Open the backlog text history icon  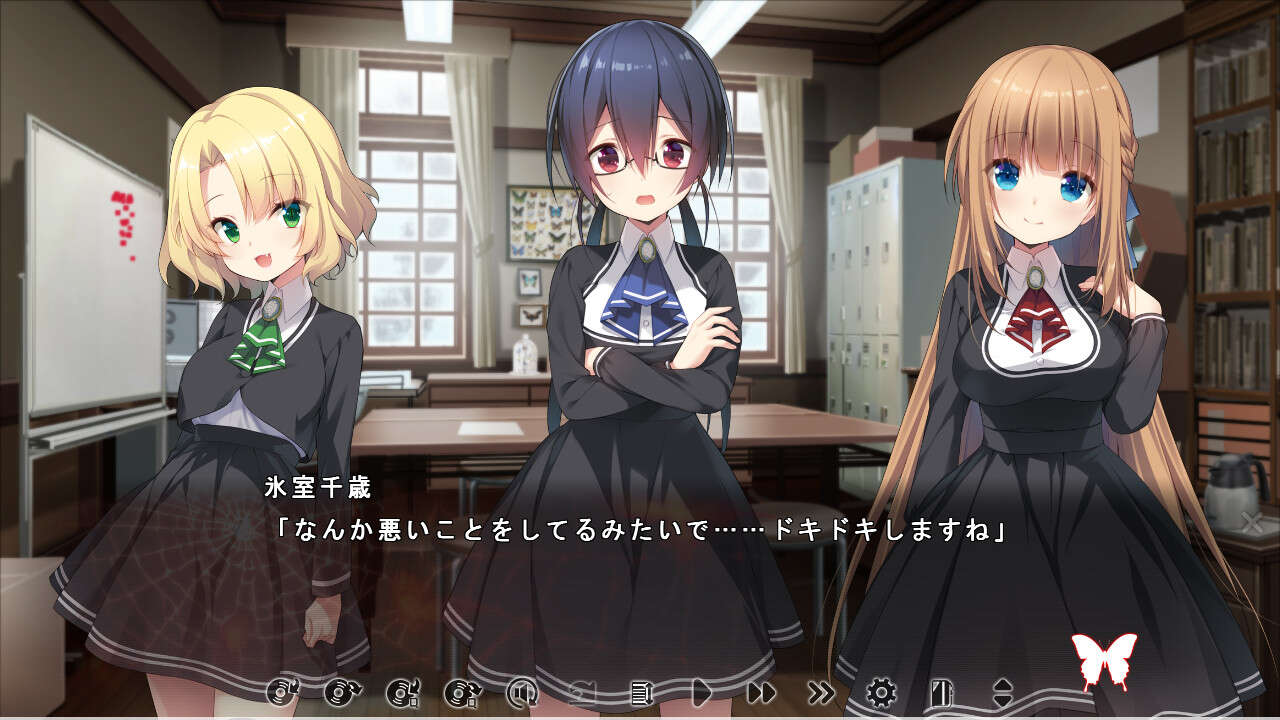click(x=641, y=691)
